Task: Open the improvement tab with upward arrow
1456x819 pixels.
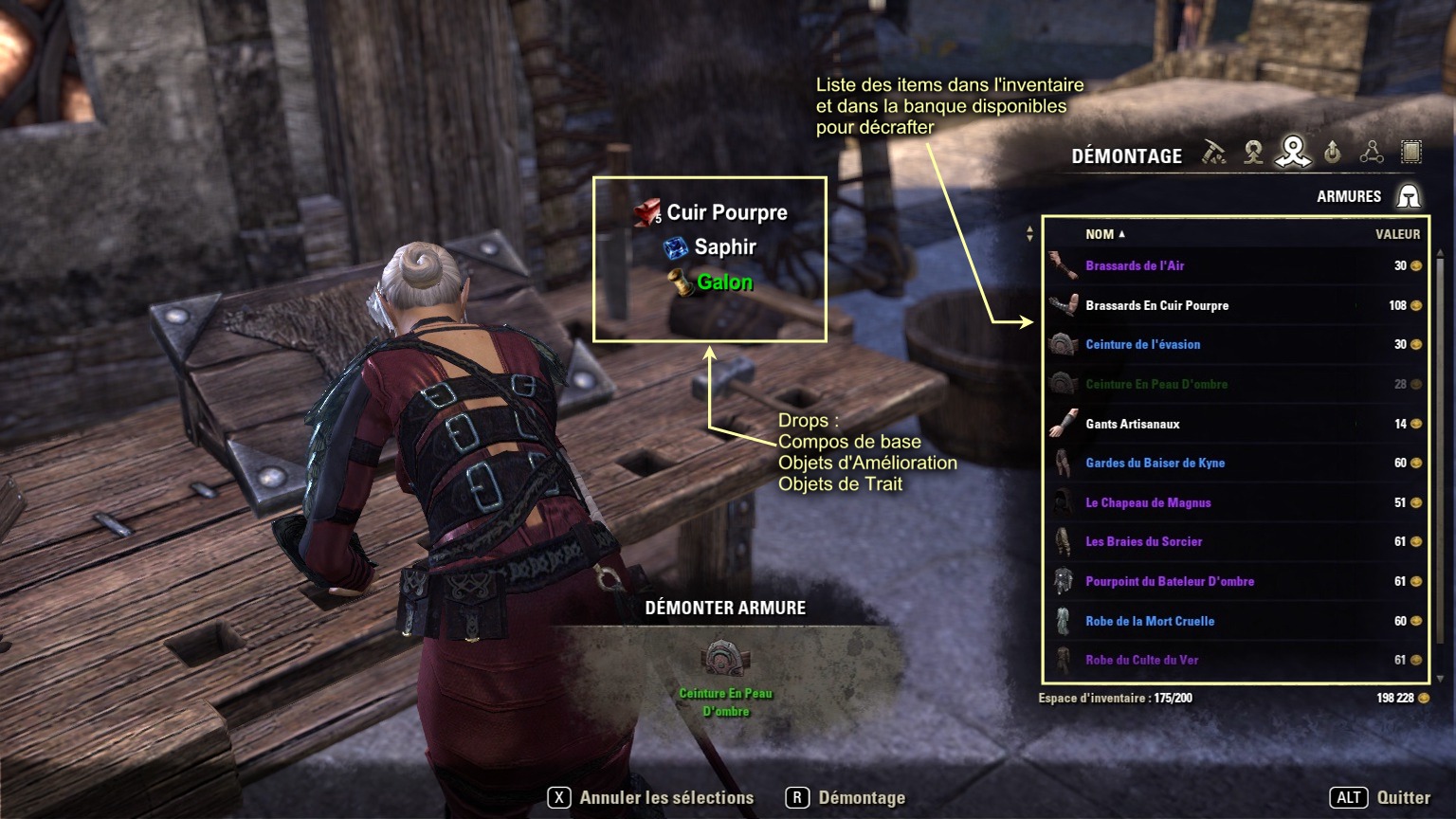Action: (x=1333, y=152)
